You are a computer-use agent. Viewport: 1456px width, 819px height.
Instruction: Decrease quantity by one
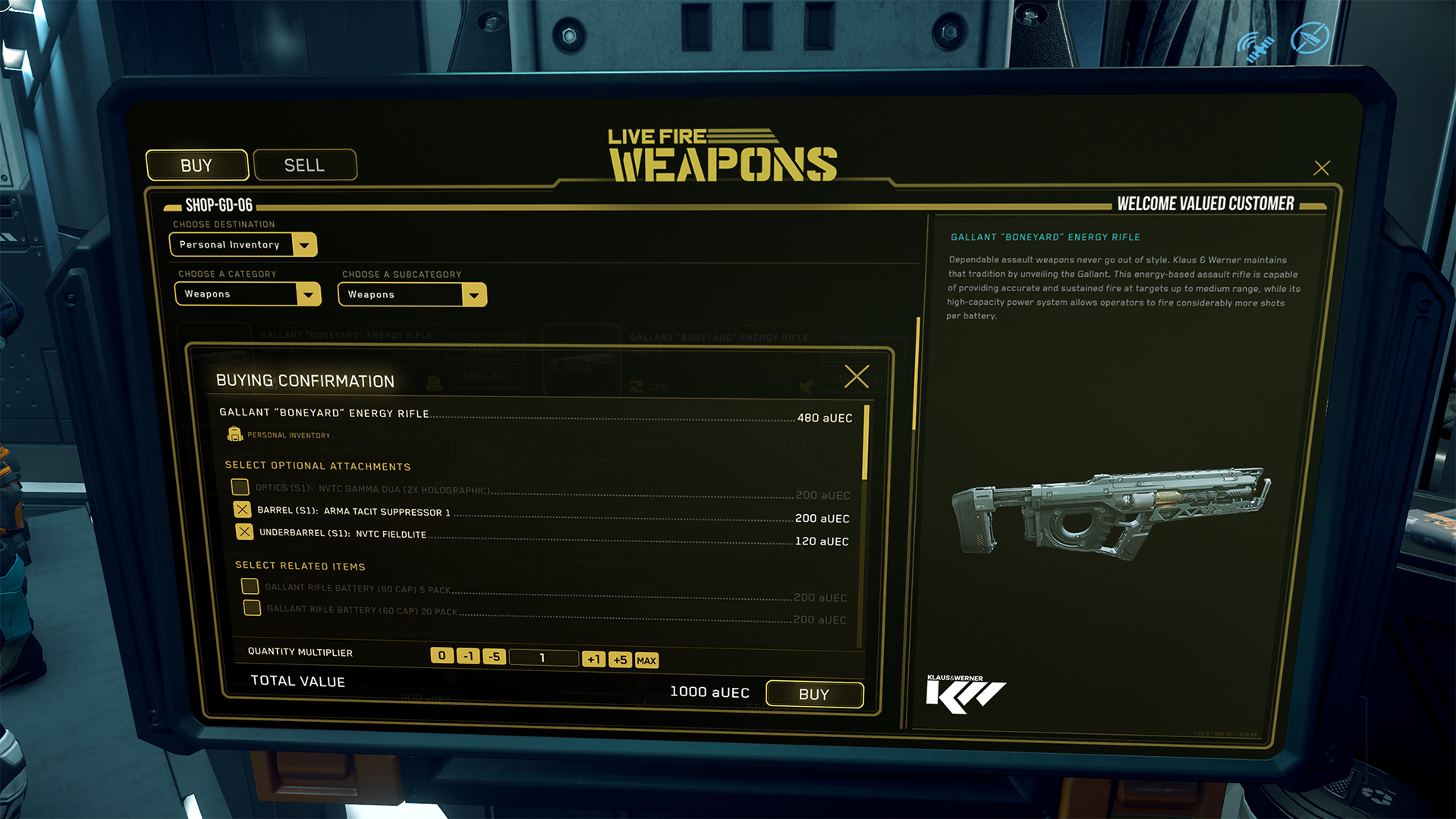[468, 656]
